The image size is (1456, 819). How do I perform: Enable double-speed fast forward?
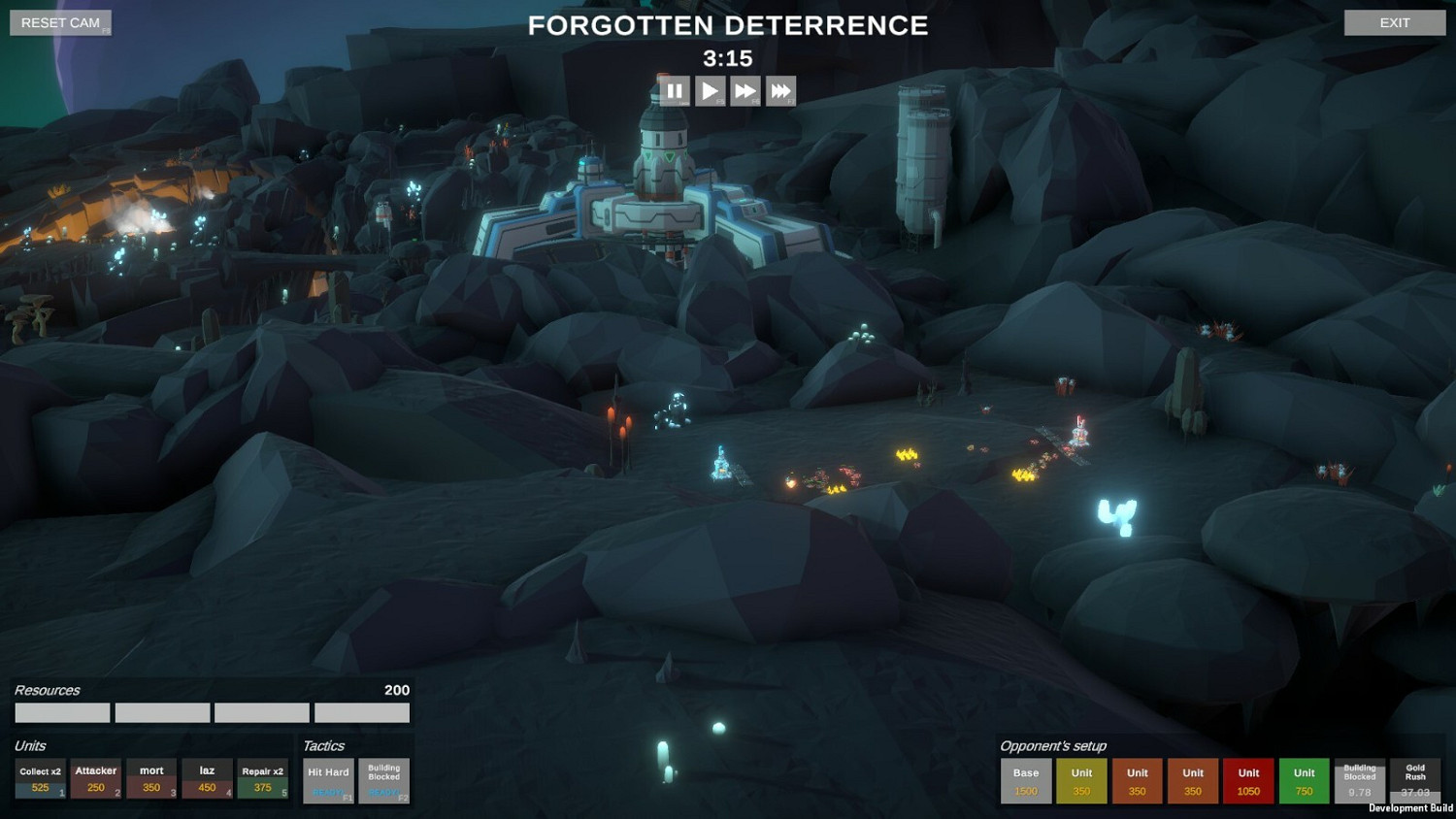click(745, 90)
